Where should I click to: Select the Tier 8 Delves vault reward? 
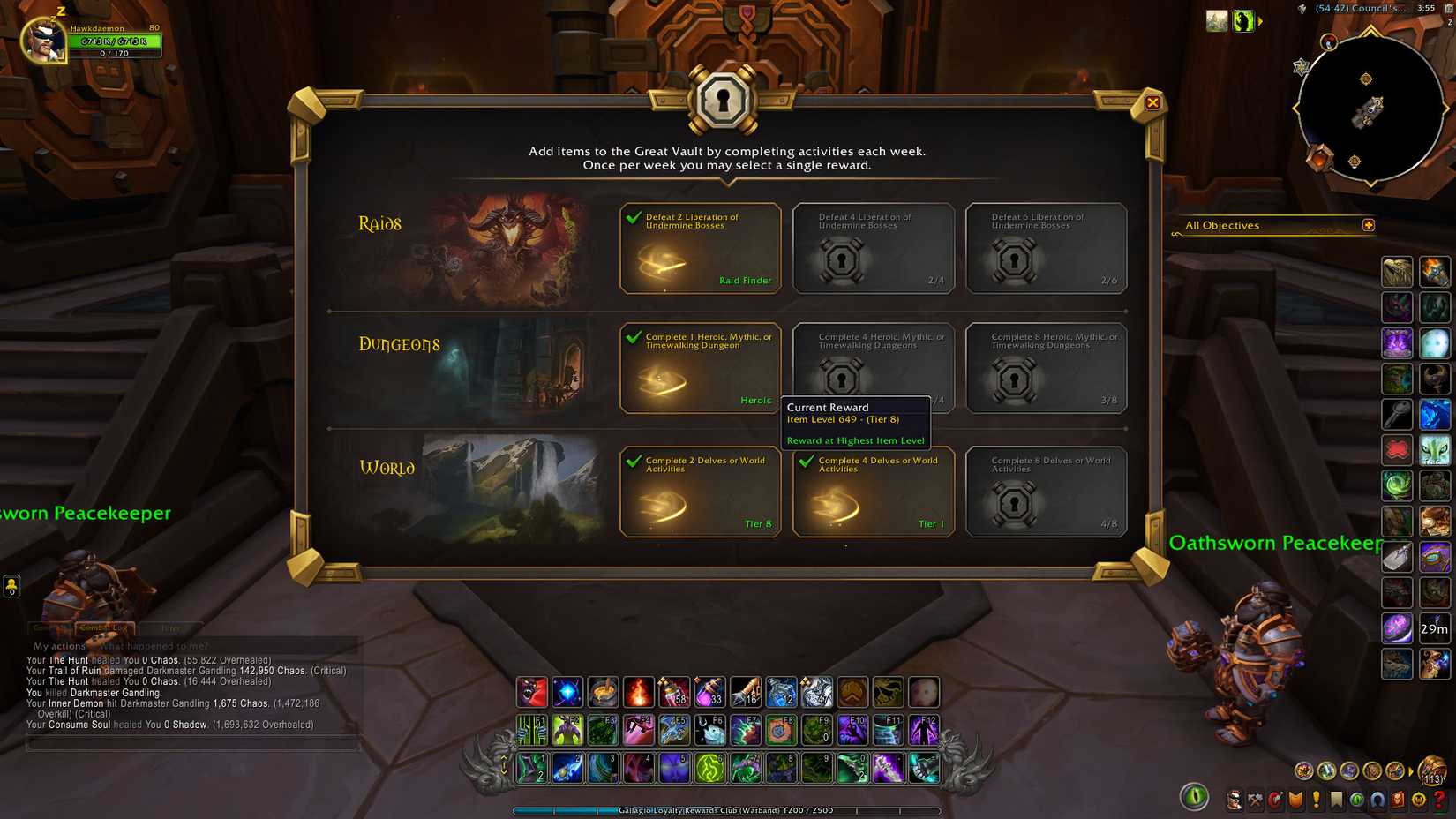tap(700, 492)
